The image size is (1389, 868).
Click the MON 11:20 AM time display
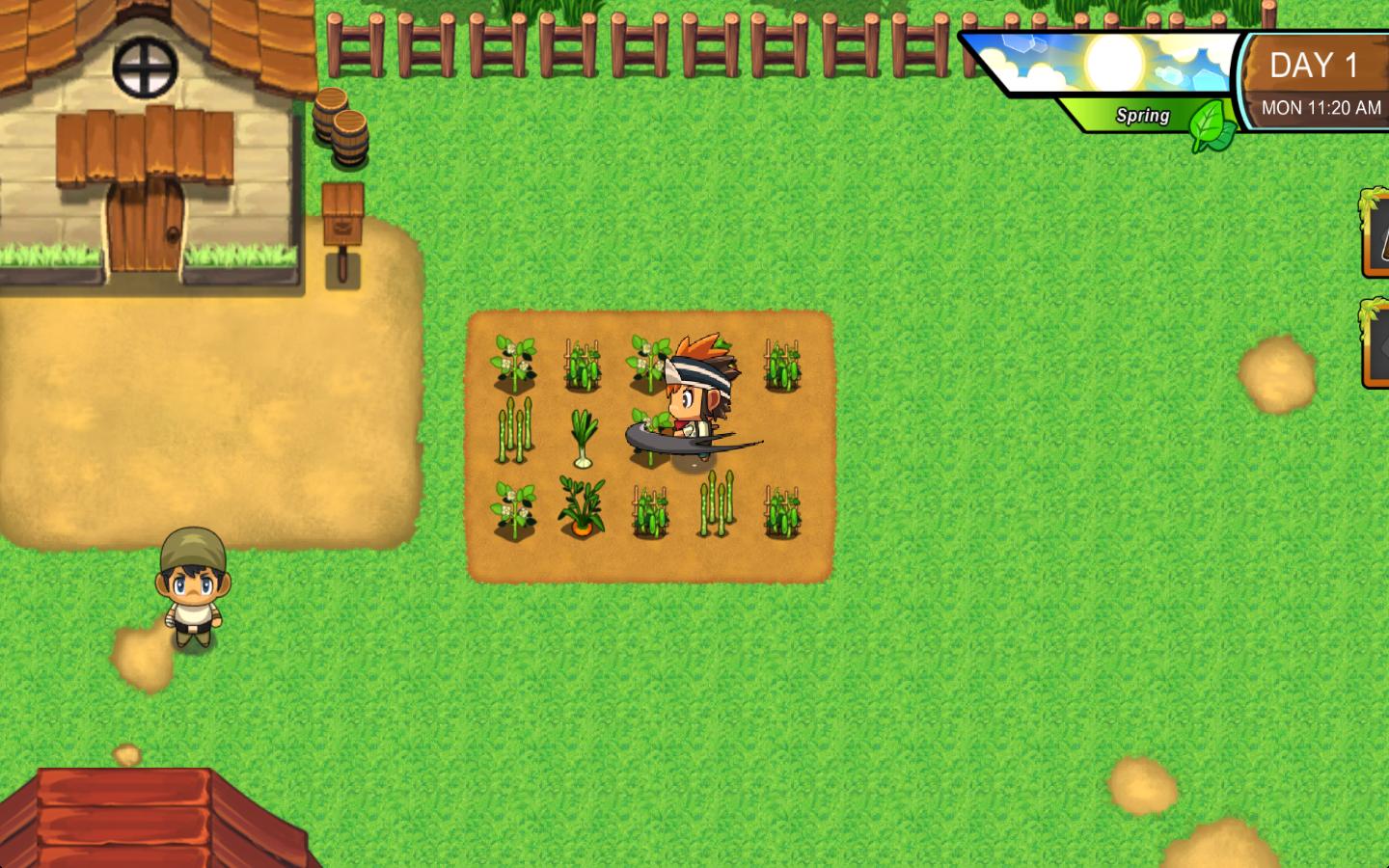click(1319, 108)
